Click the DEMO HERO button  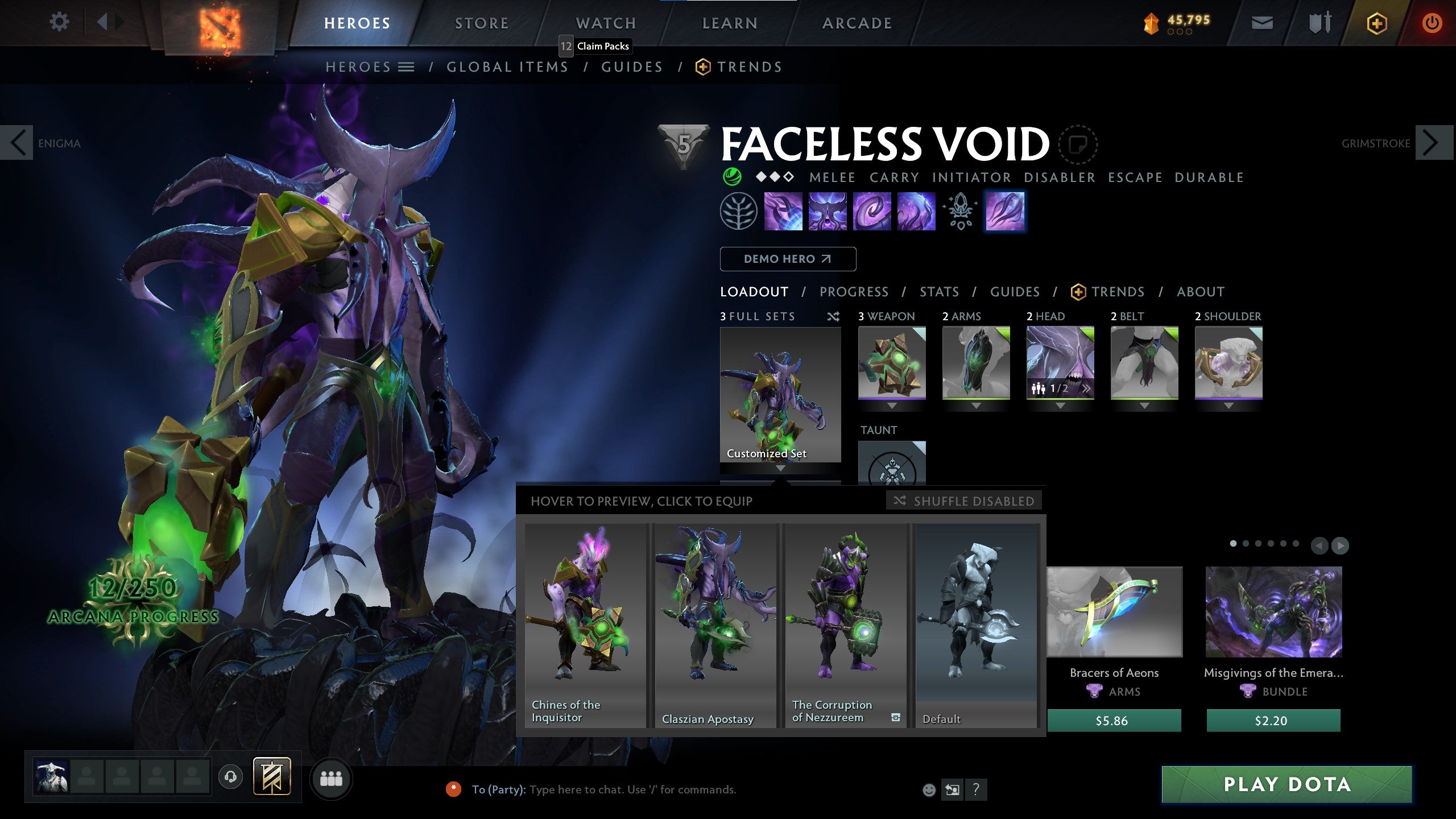(x=788, y=259)
